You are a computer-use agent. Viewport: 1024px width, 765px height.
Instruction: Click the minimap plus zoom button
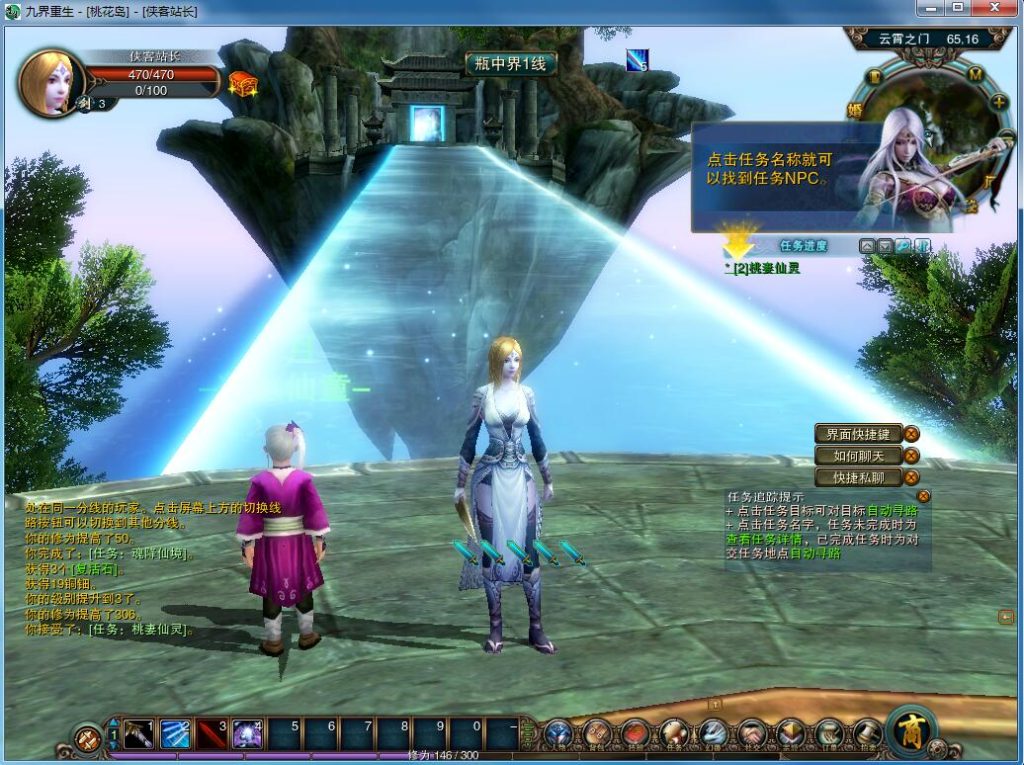click(x=998, y=102)
